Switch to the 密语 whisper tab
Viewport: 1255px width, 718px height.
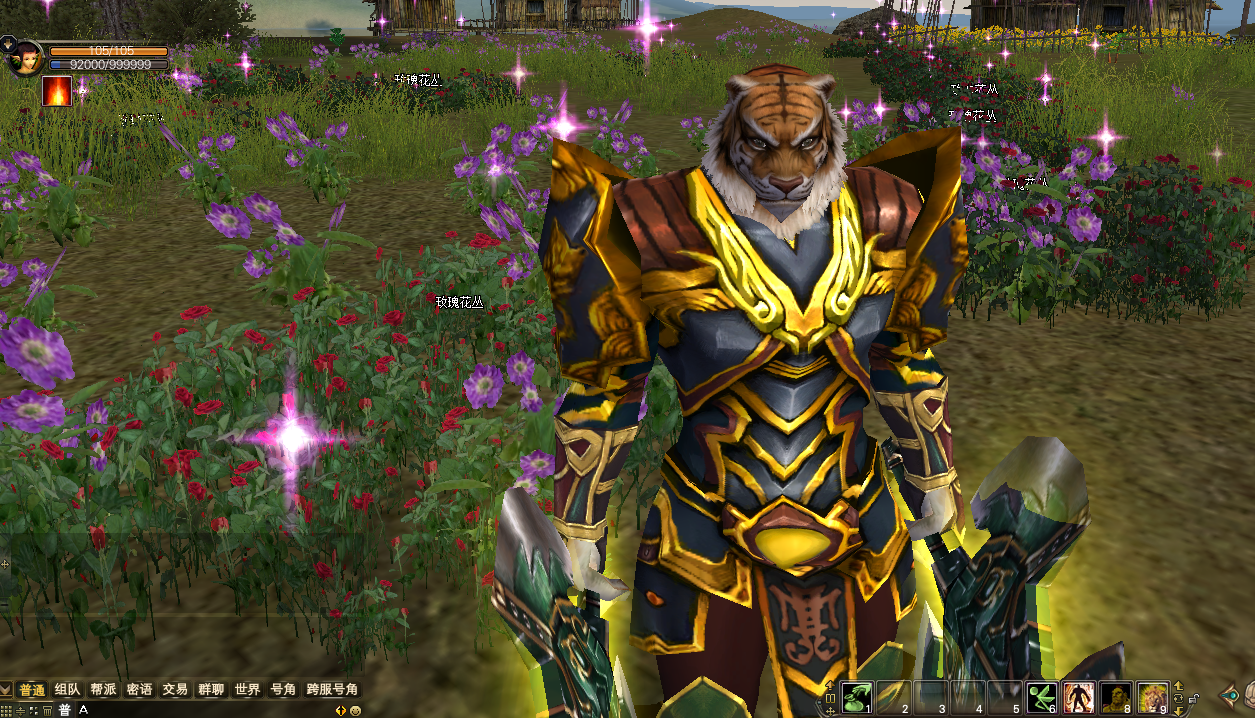140,690
